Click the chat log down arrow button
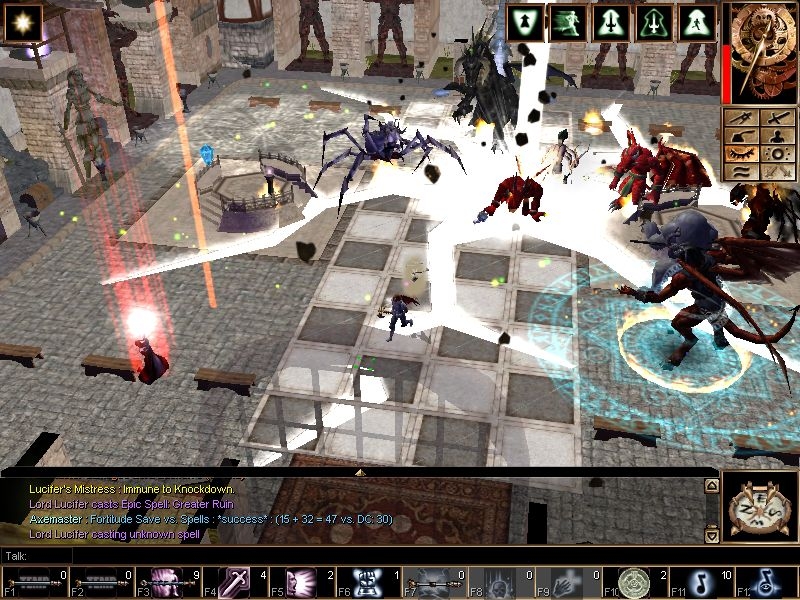The image size is (800, 600). point(712,536)
